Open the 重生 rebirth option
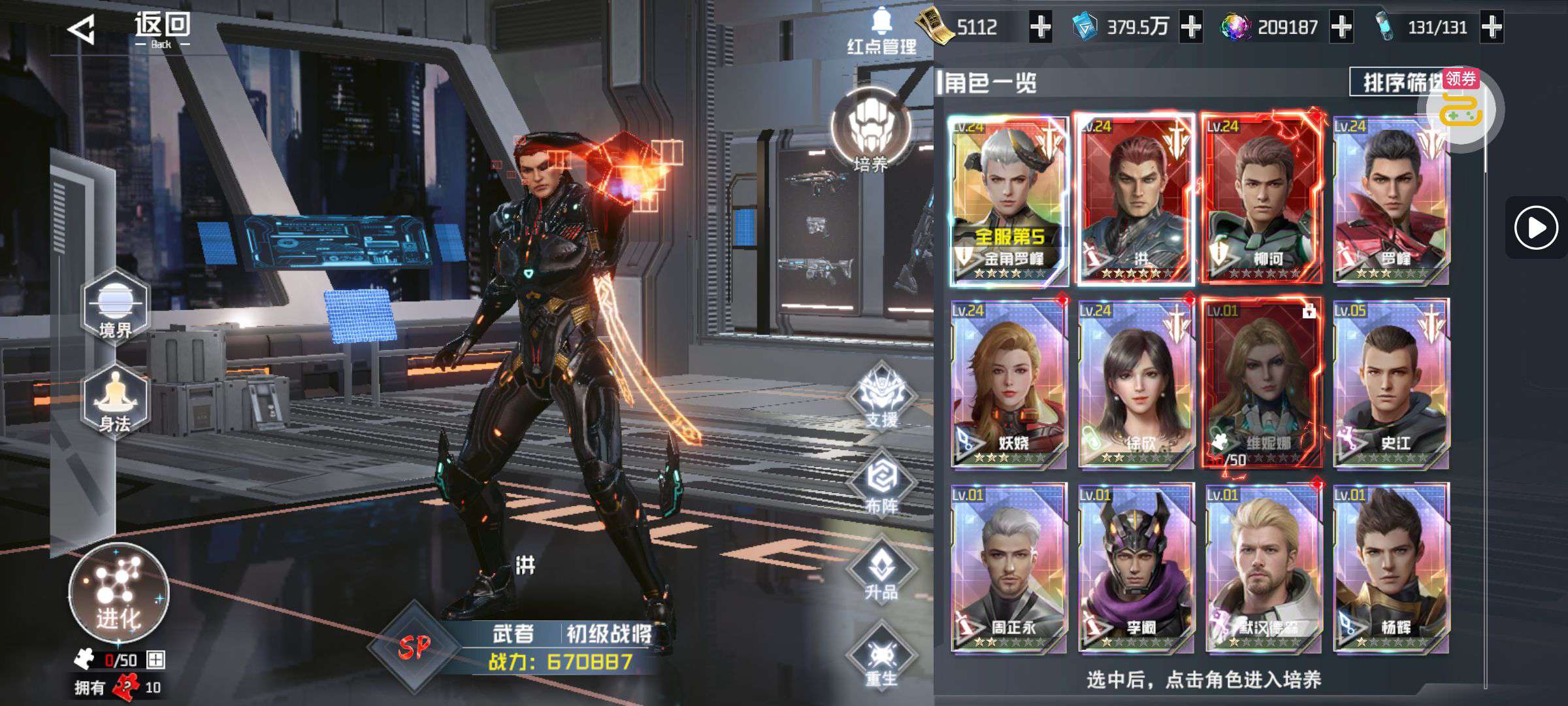This screenshot has width=1568, height=706. pos(882,656)
